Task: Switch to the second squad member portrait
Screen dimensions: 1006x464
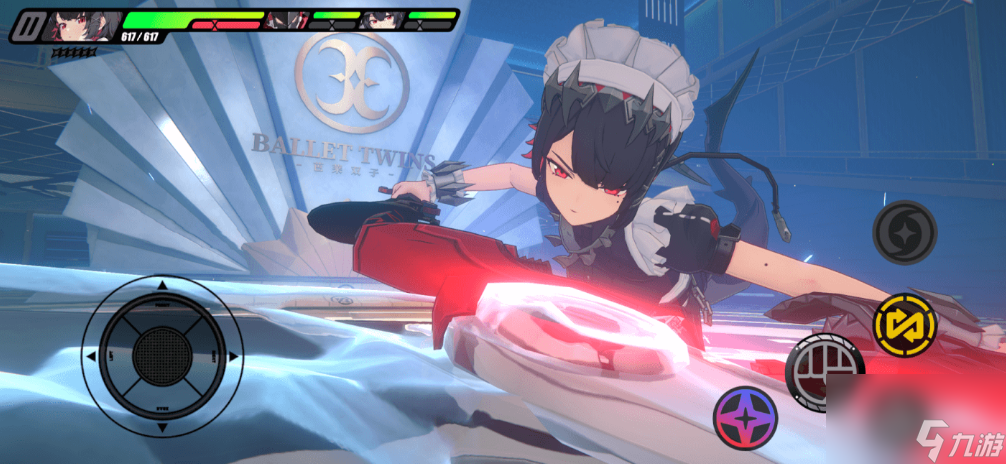Action: pos(289,19)
